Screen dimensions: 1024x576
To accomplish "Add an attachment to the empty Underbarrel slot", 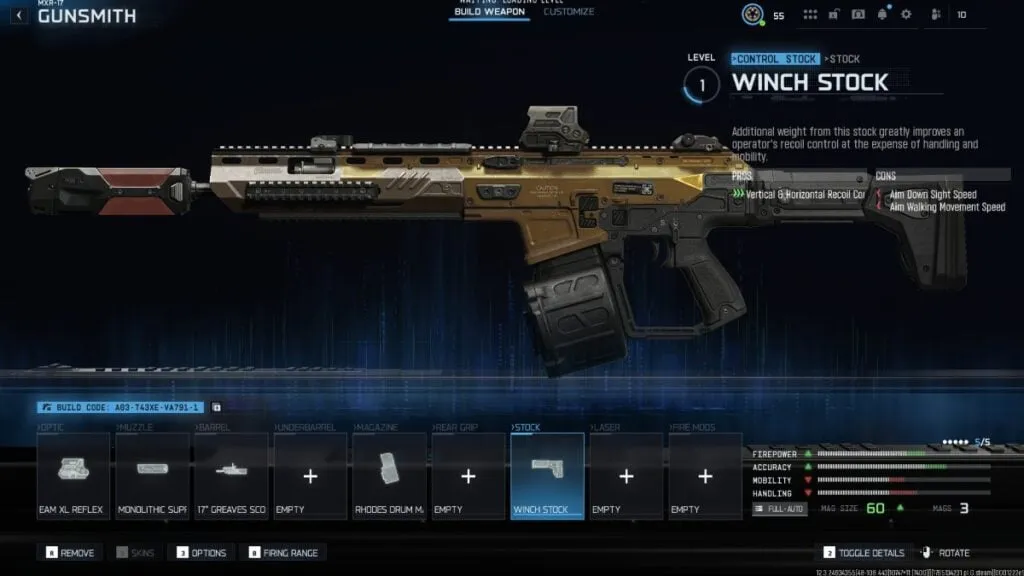I will [310, 477].
